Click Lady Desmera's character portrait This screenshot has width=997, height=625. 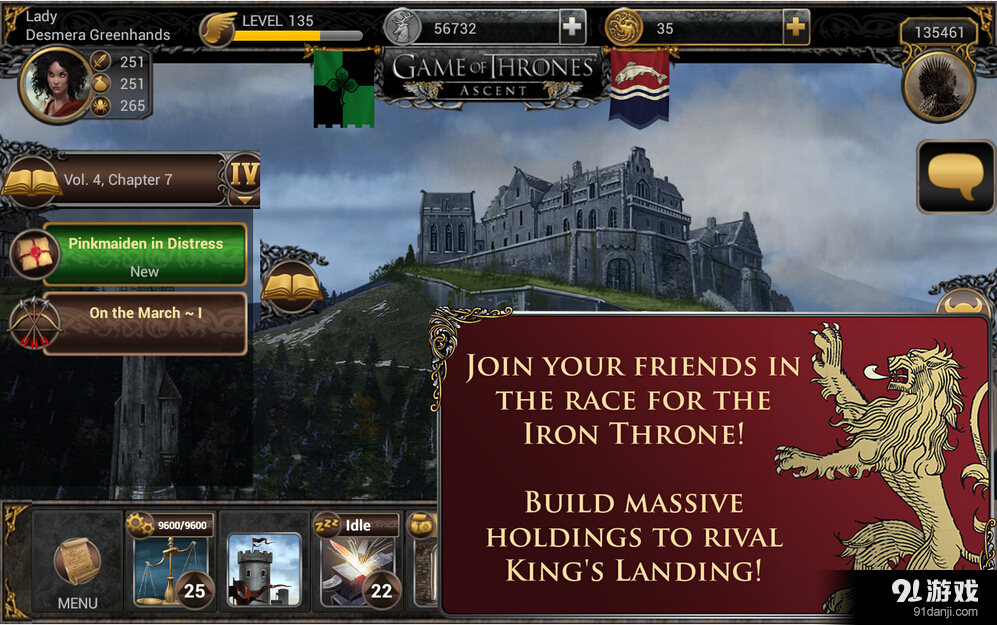pyautogui.click(x=56, y=85)
